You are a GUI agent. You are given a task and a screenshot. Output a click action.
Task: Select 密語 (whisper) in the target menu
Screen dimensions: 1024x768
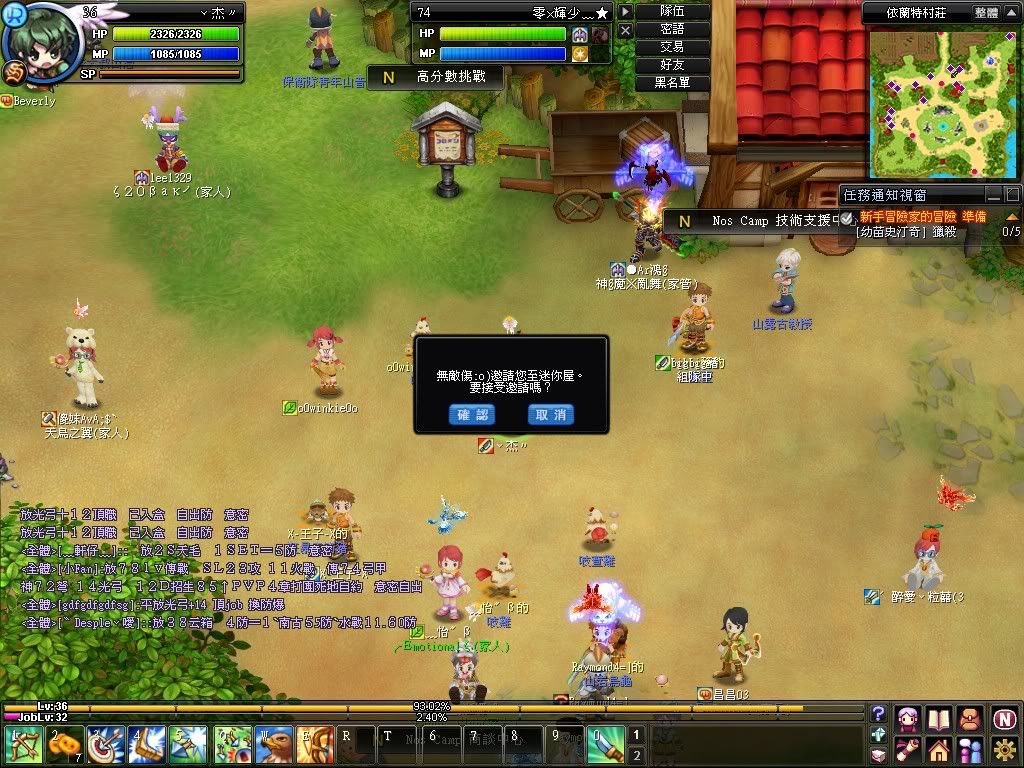coord(672,30)
